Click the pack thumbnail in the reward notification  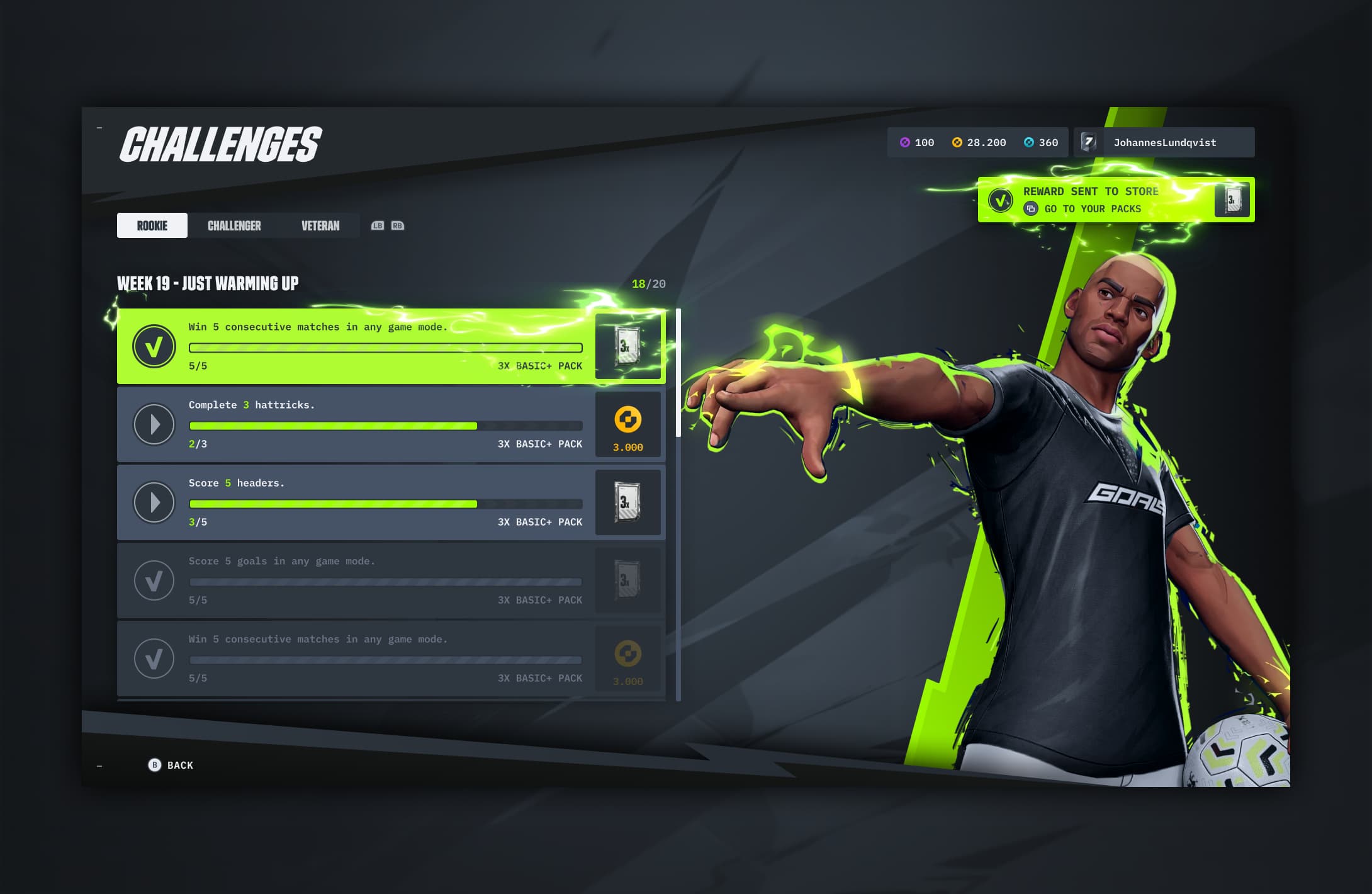[1232, 199]
